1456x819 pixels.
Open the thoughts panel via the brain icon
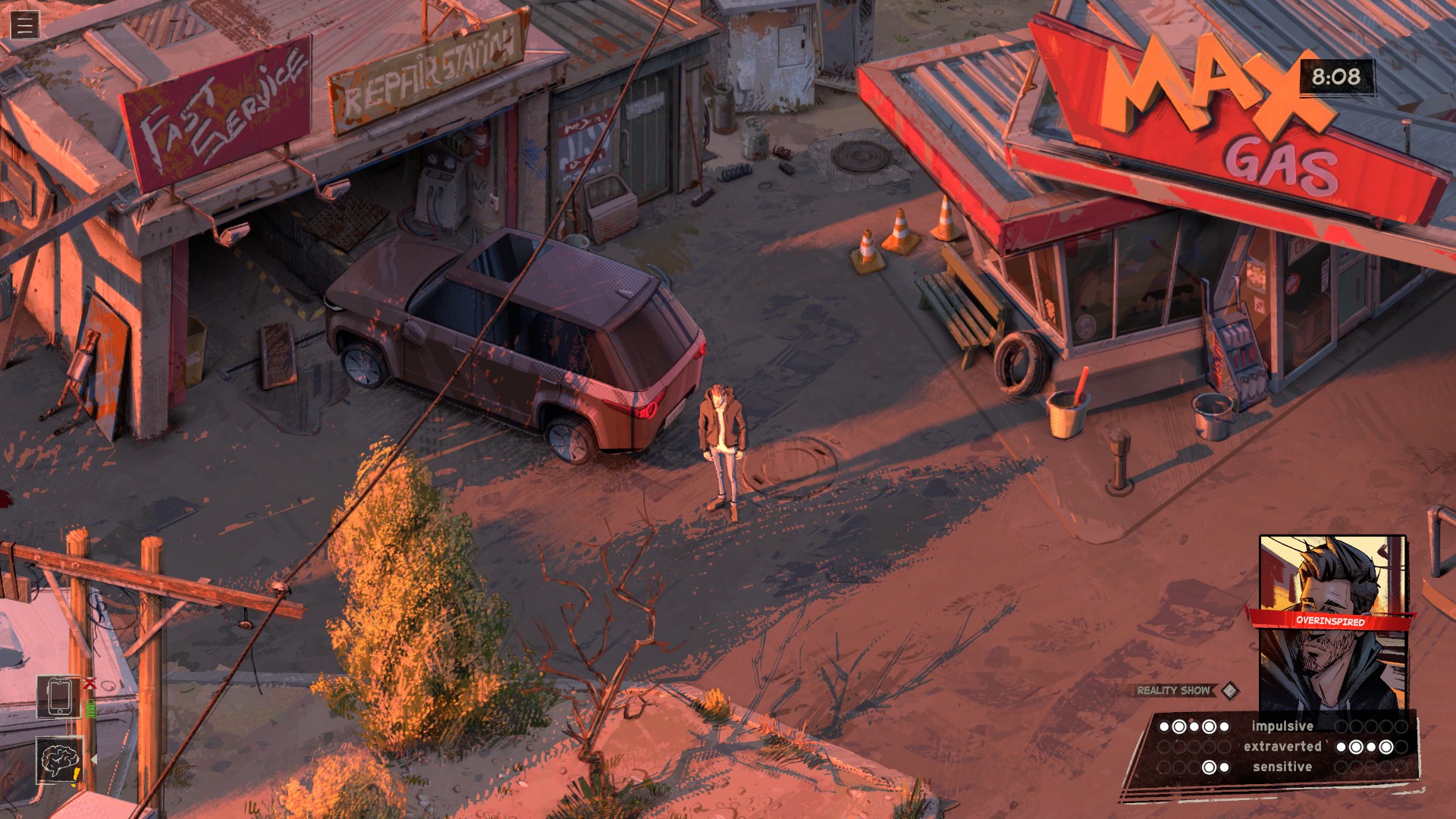point(59,759)
